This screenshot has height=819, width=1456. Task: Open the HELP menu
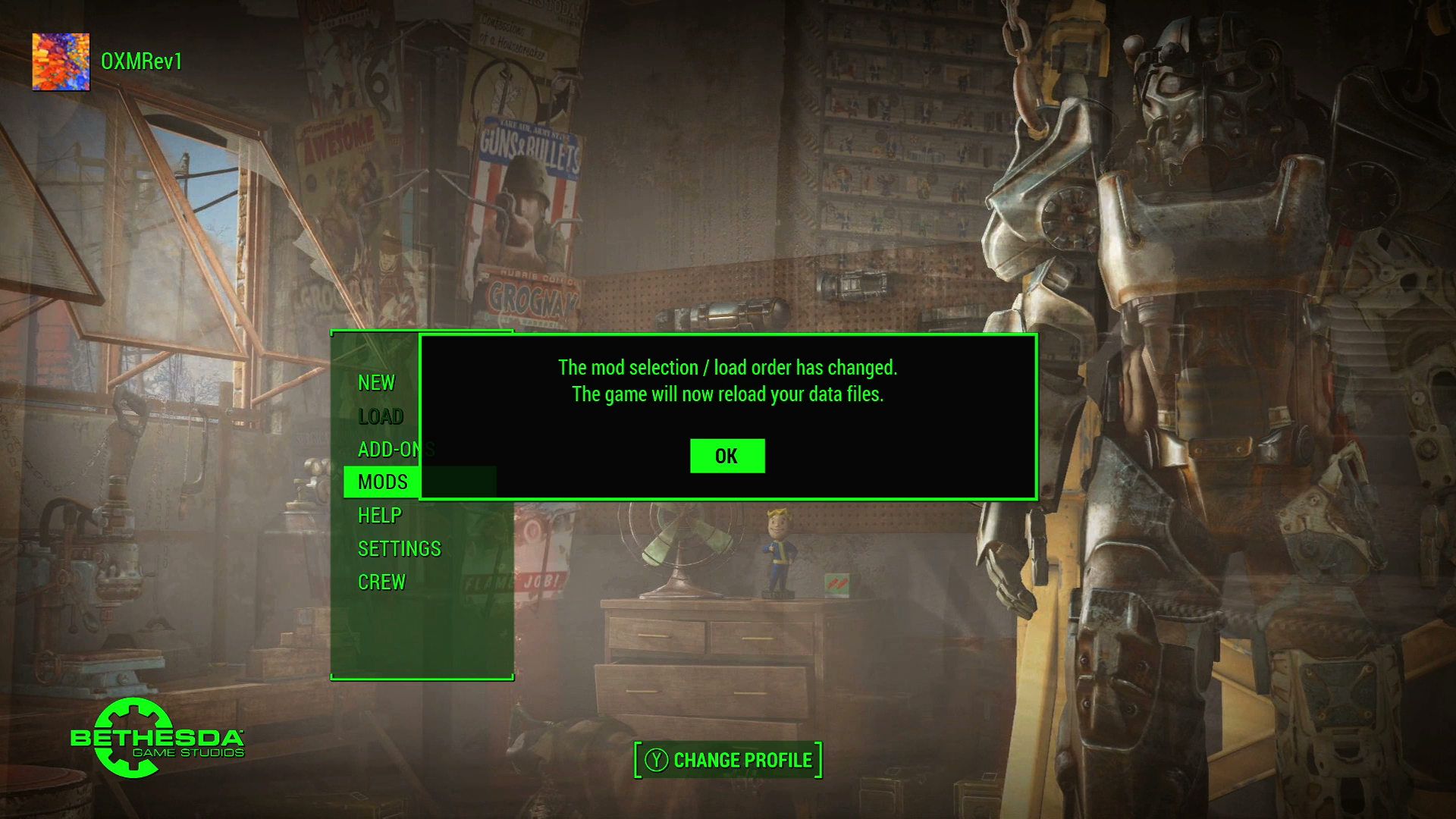pos(379,516)
